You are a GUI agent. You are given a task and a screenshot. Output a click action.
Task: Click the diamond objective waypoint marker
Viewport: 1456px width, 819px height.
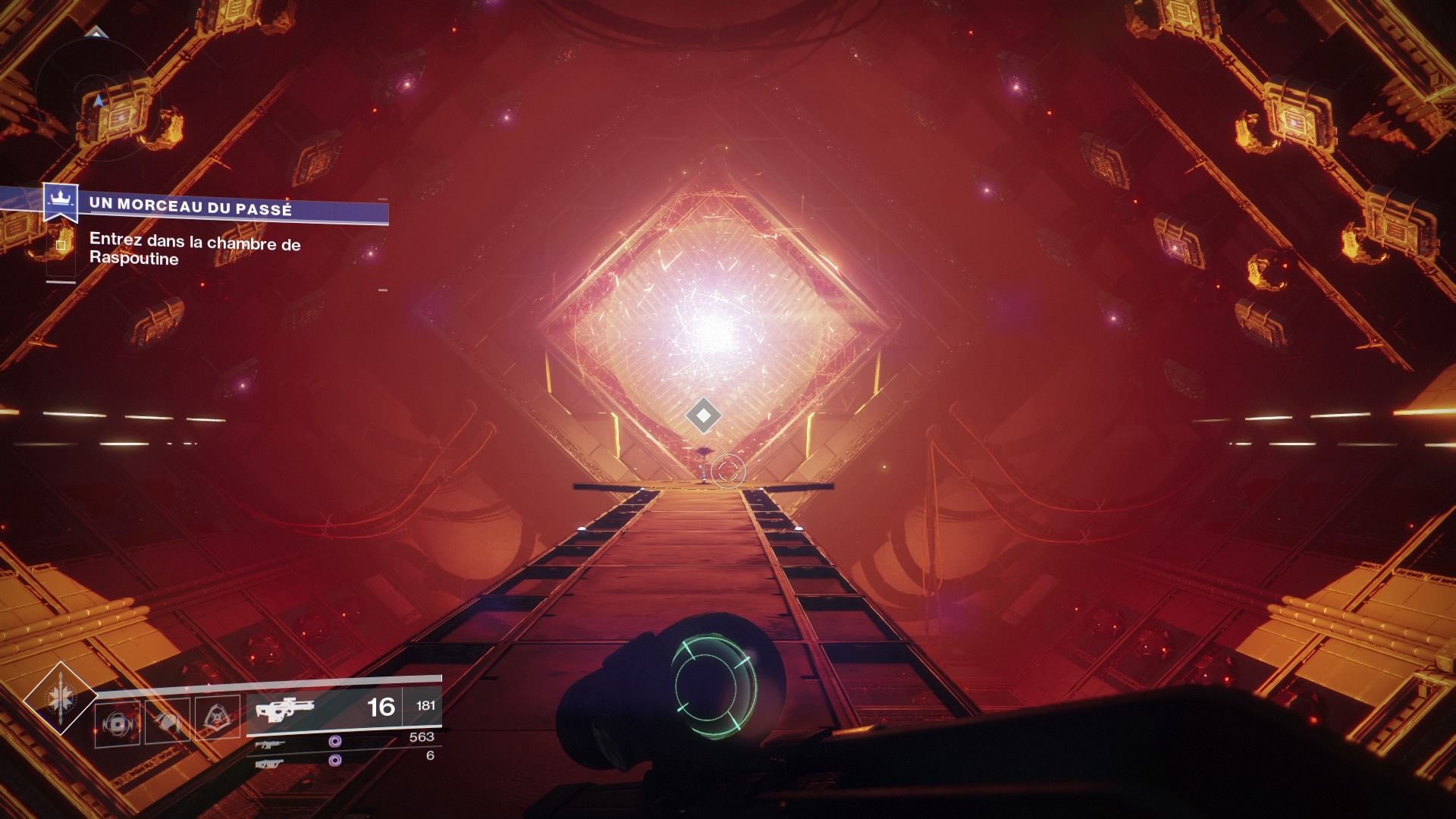click(703, 416)
